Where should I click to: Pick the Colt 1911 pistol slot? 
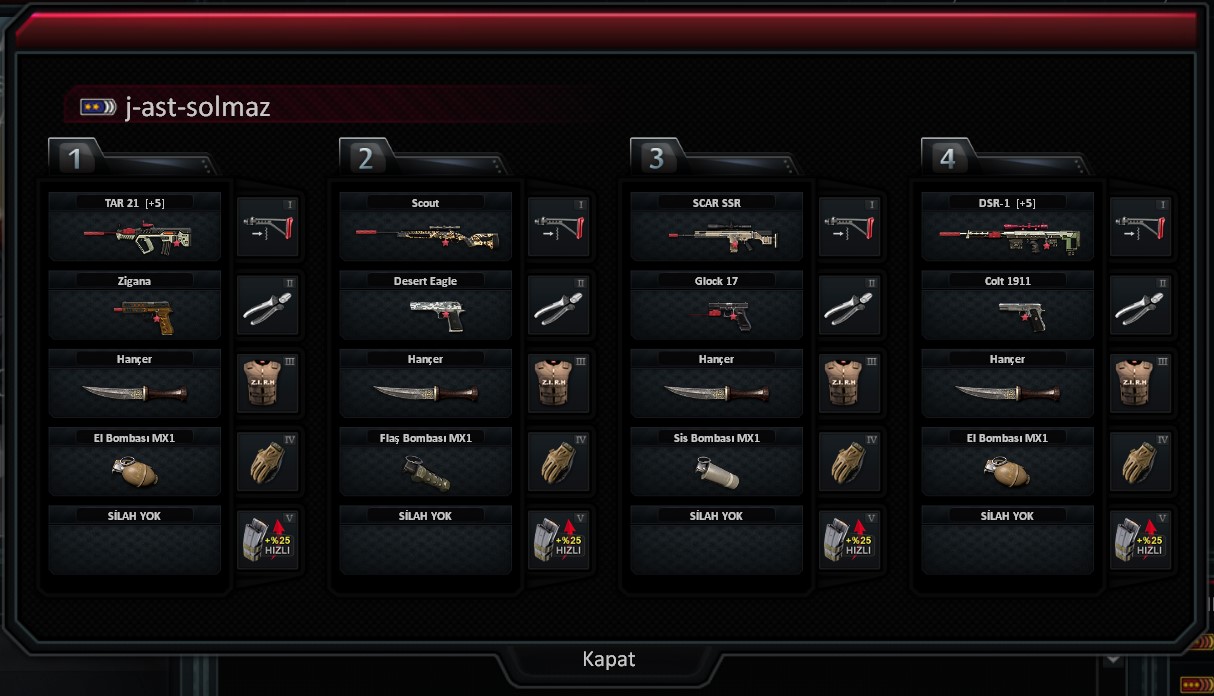pos(1008,305)
